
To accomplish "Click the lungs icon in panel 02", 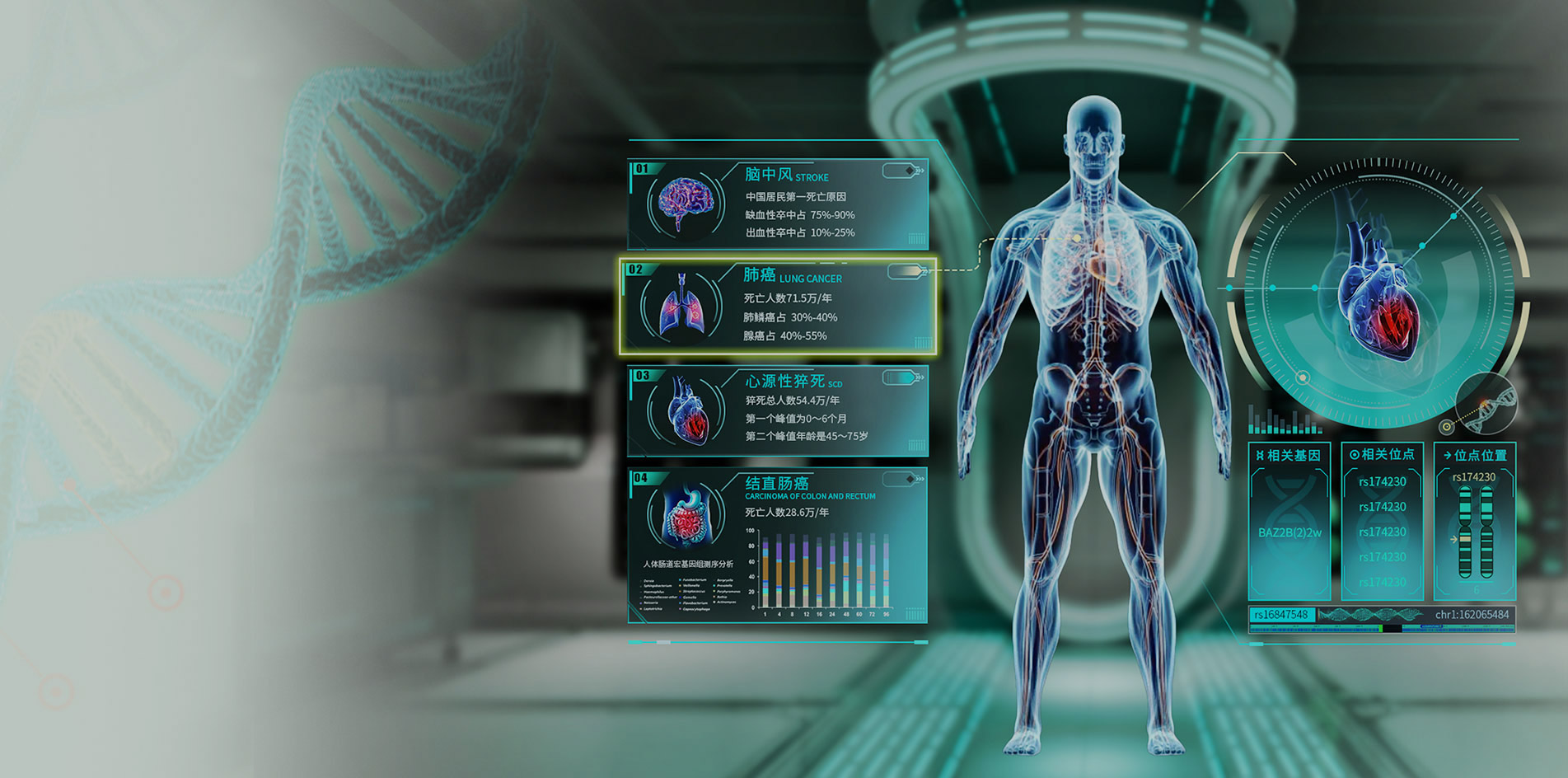I will click(x=682, y=306).
